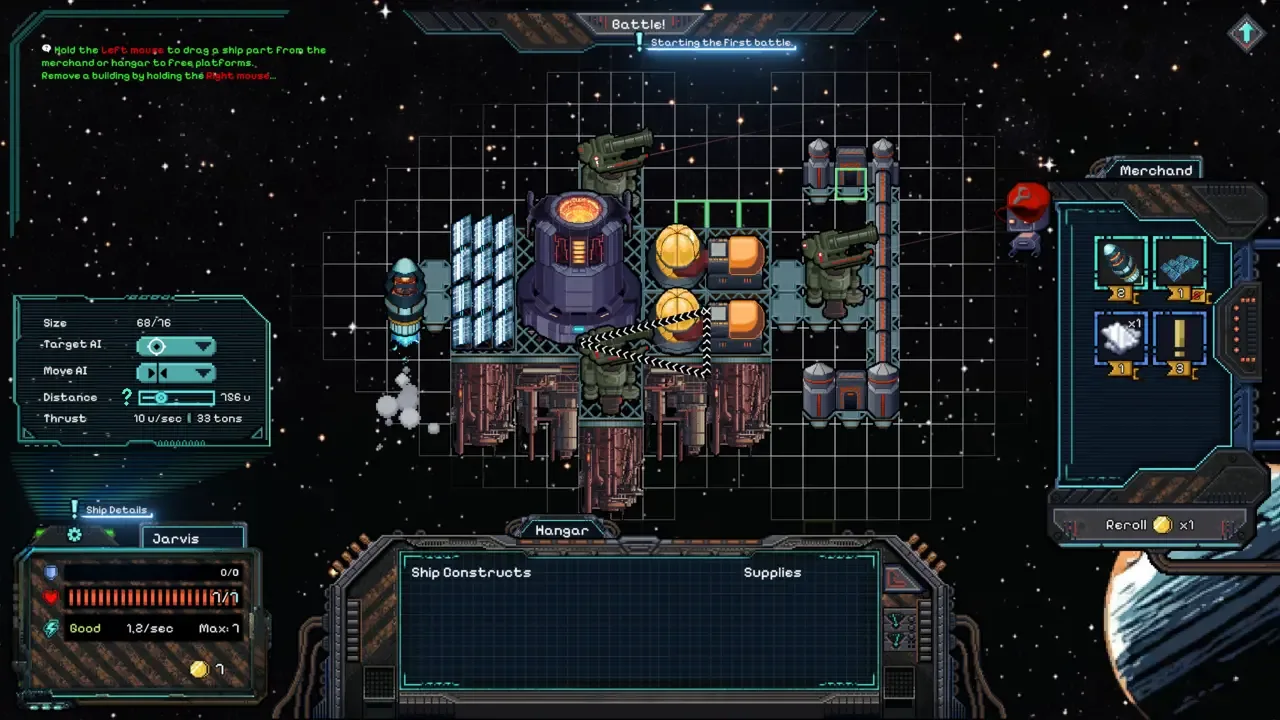Open settings via the gear icon
Screen dimensions: 1280x720
pos(74,536)
